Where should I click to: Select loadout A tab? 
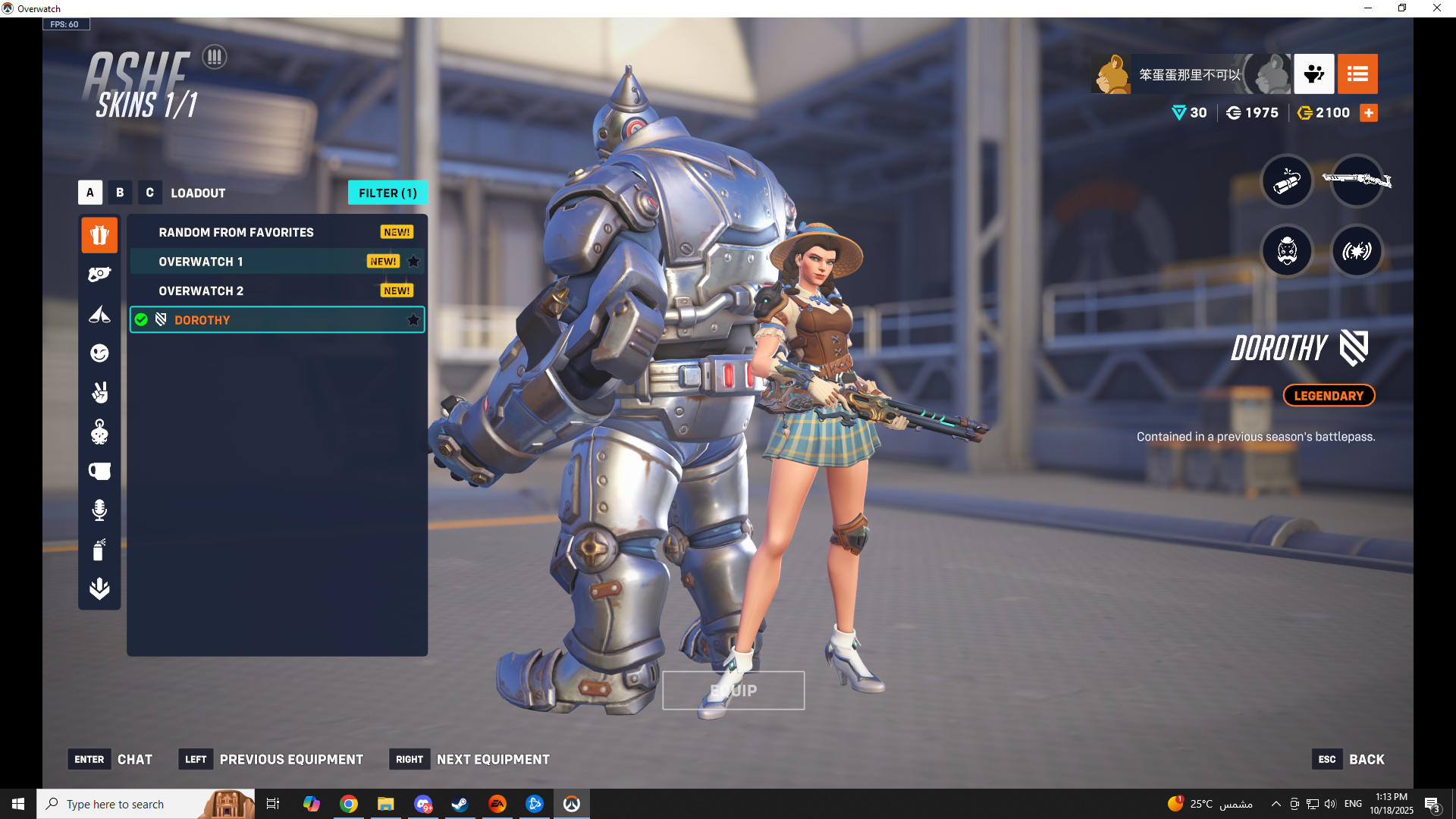click(x=90, y=193)
